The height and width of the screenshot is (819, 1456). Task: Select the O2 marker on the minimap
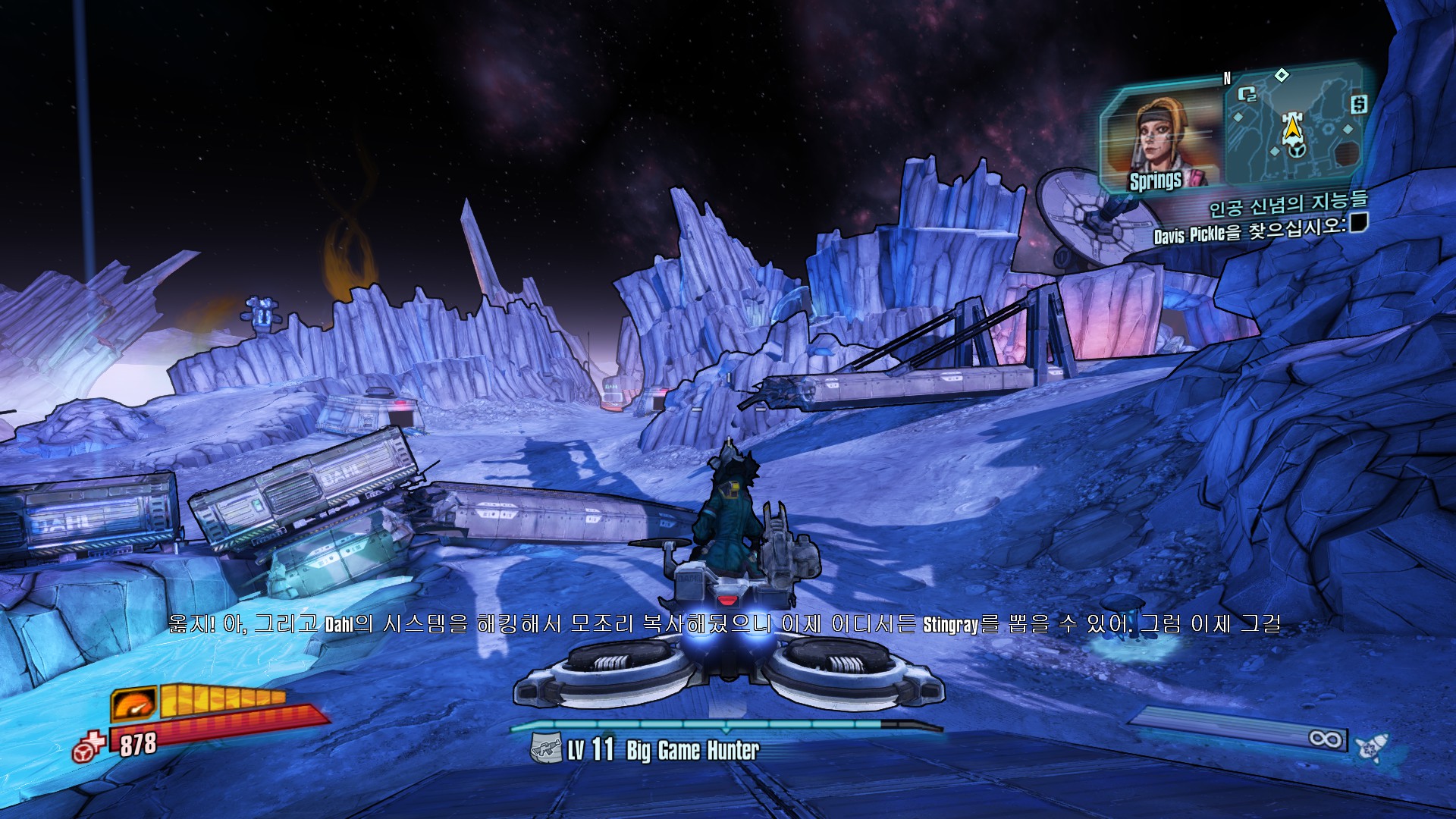(x=1247, y=94)
